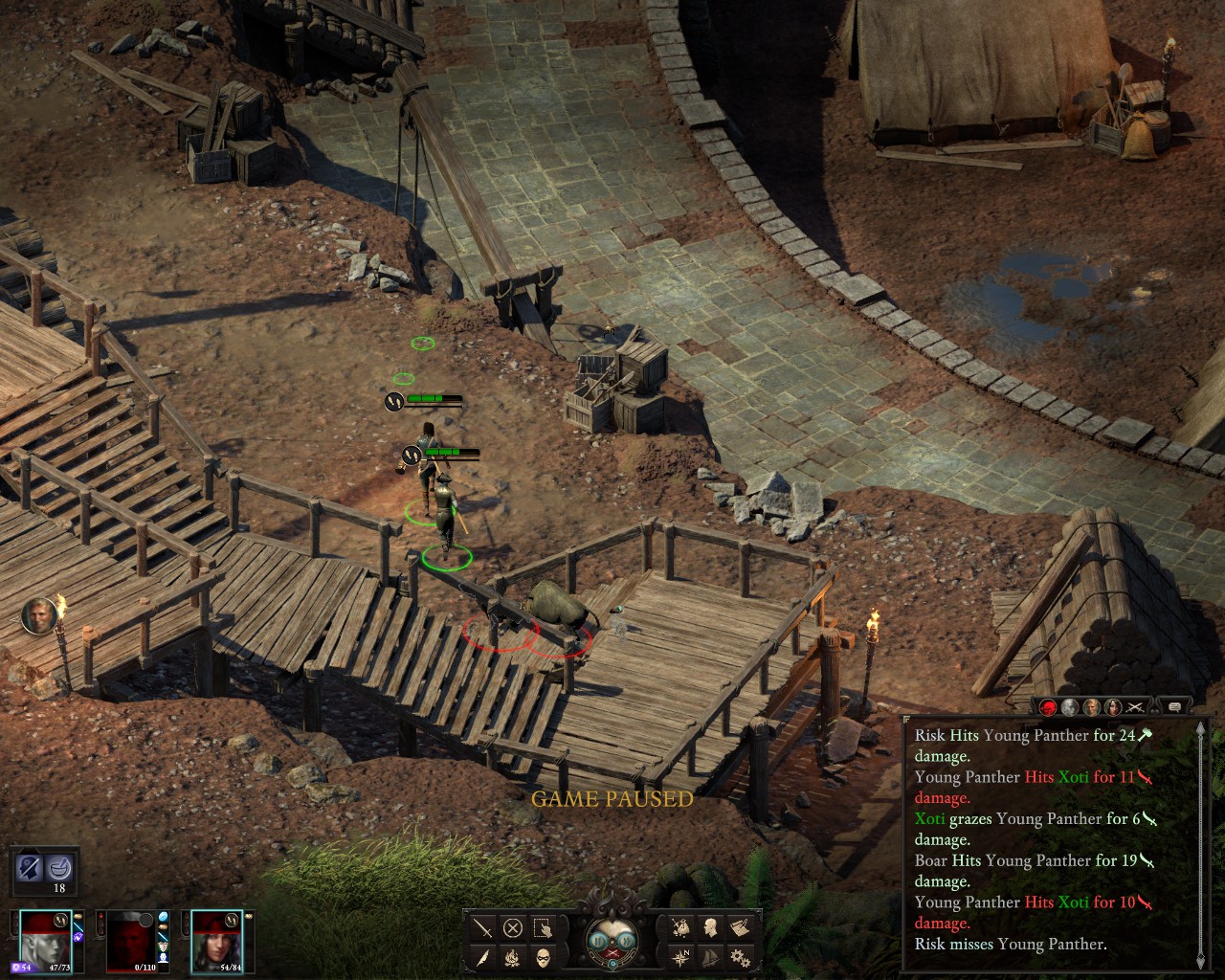The width and height of the screenshot is (1225, 980).
Task: Open the party inventory bag
Action: click(x=680, y=927)
